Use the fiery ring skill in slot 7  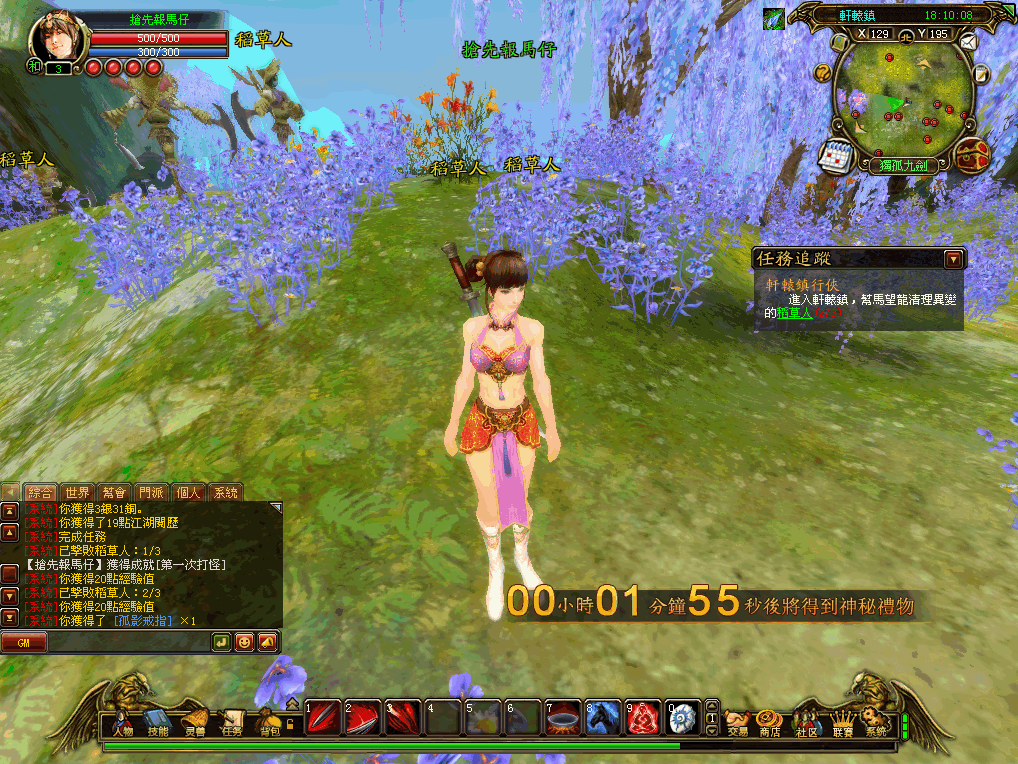[561, 717]
